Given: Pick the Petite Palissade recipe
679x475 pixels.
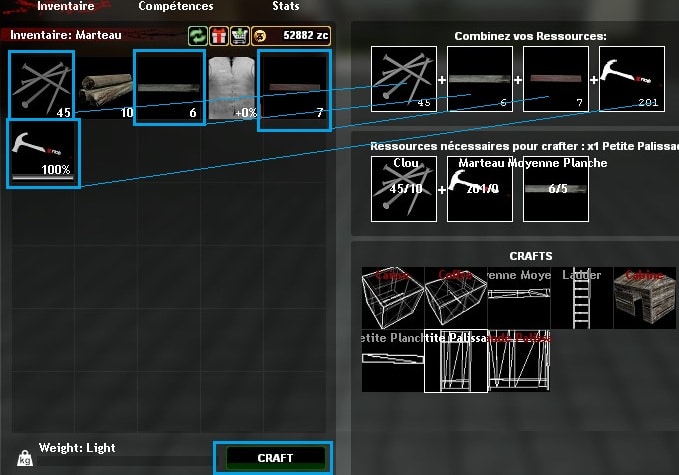Looking at the screenshot, I should (x=455, y=361).
